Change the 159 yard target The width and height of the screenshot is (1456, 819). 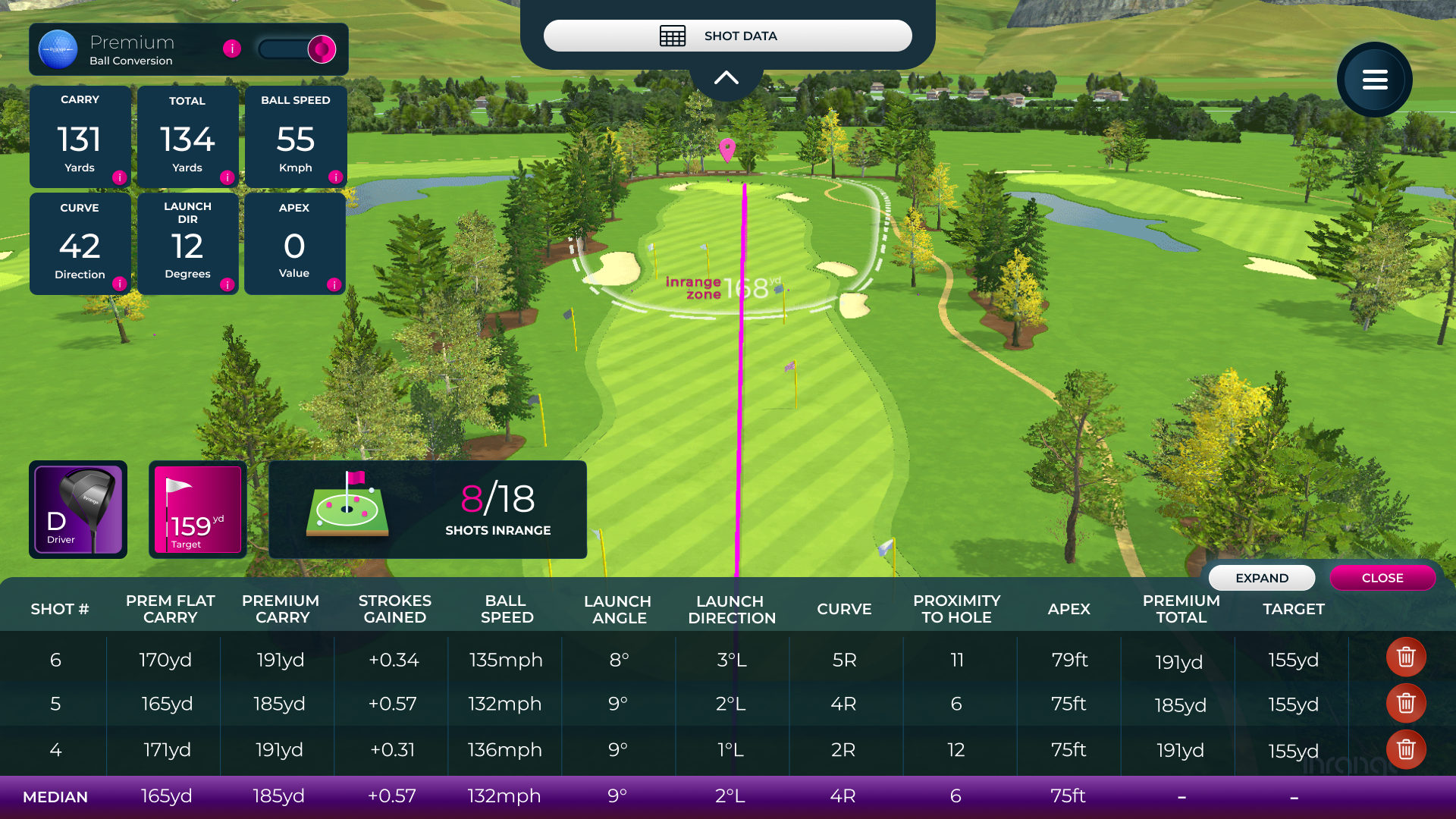[x=197, y=510]
